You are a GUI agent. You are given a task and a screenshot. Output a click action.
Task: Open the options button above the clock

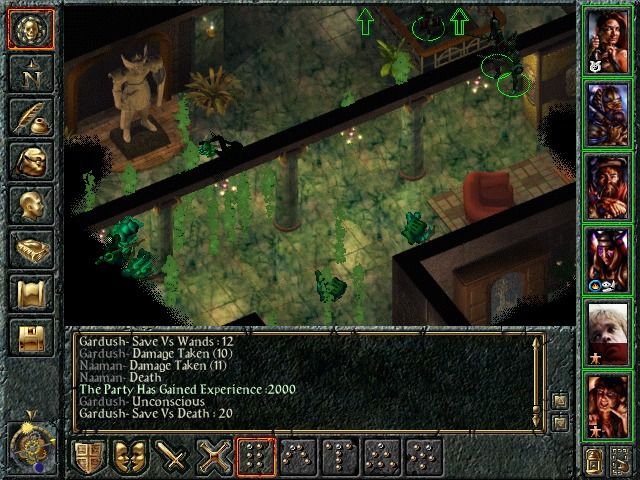(30, 339)
